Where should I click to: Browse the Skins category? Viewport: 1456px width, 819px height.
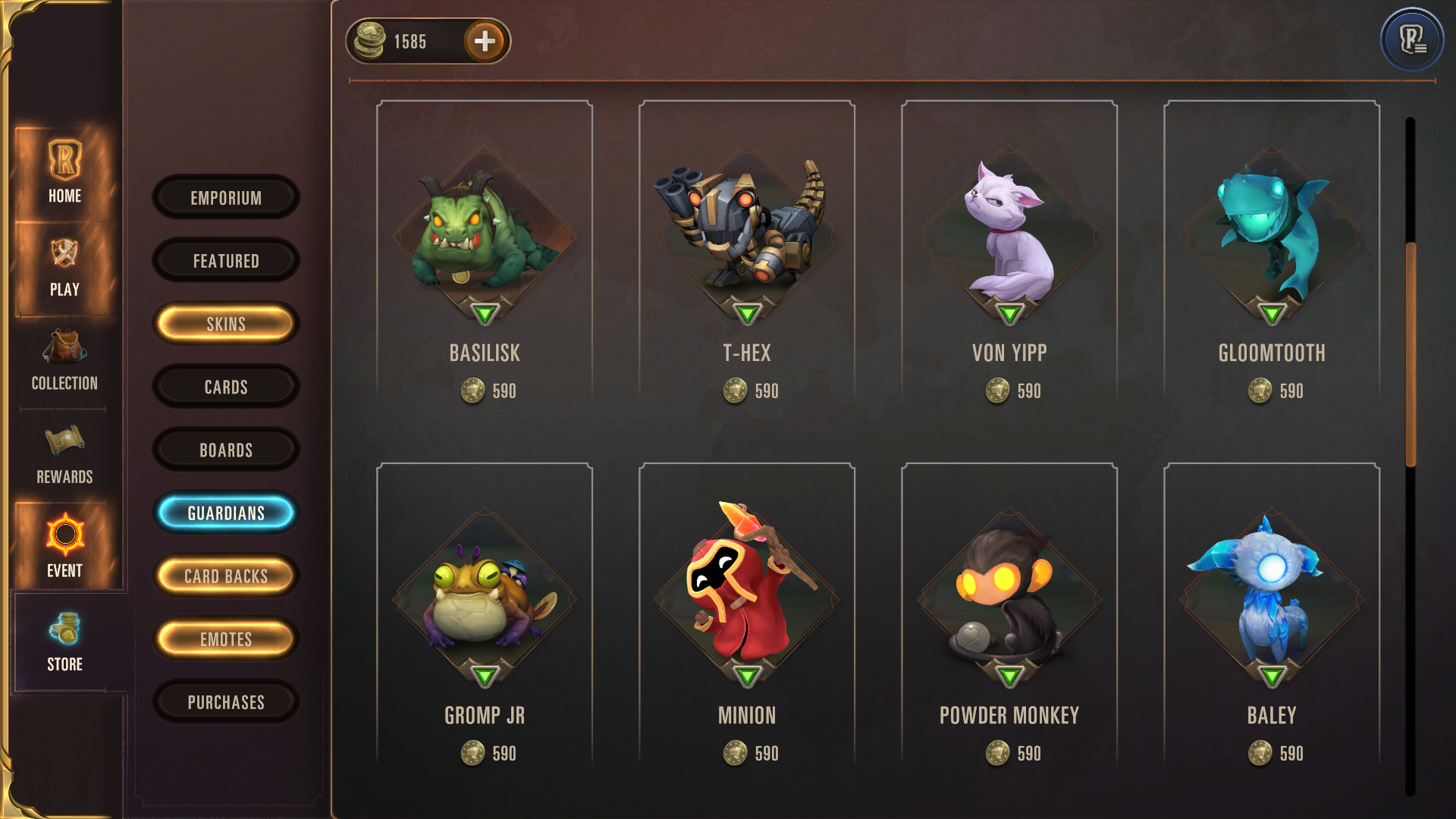click(x=226, y=324)
